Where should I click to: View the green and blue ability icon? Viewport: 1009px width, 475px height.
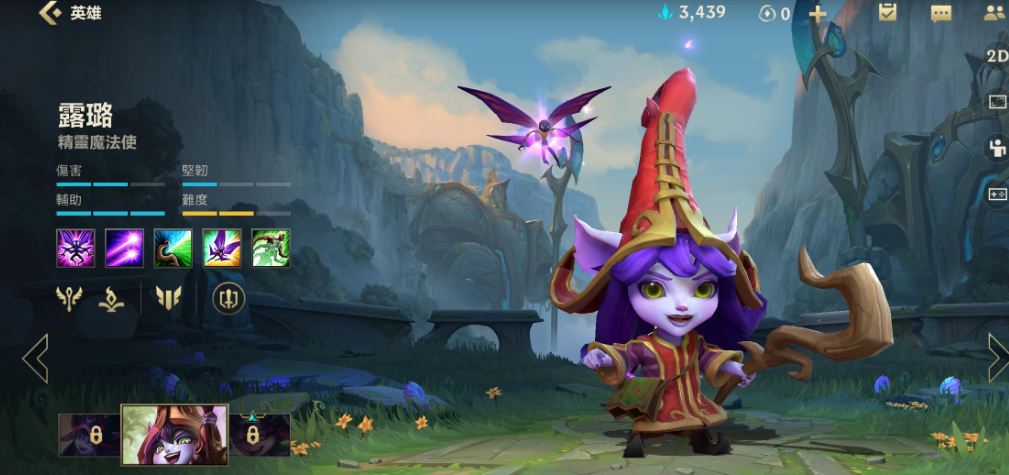(x=173, y=248)
